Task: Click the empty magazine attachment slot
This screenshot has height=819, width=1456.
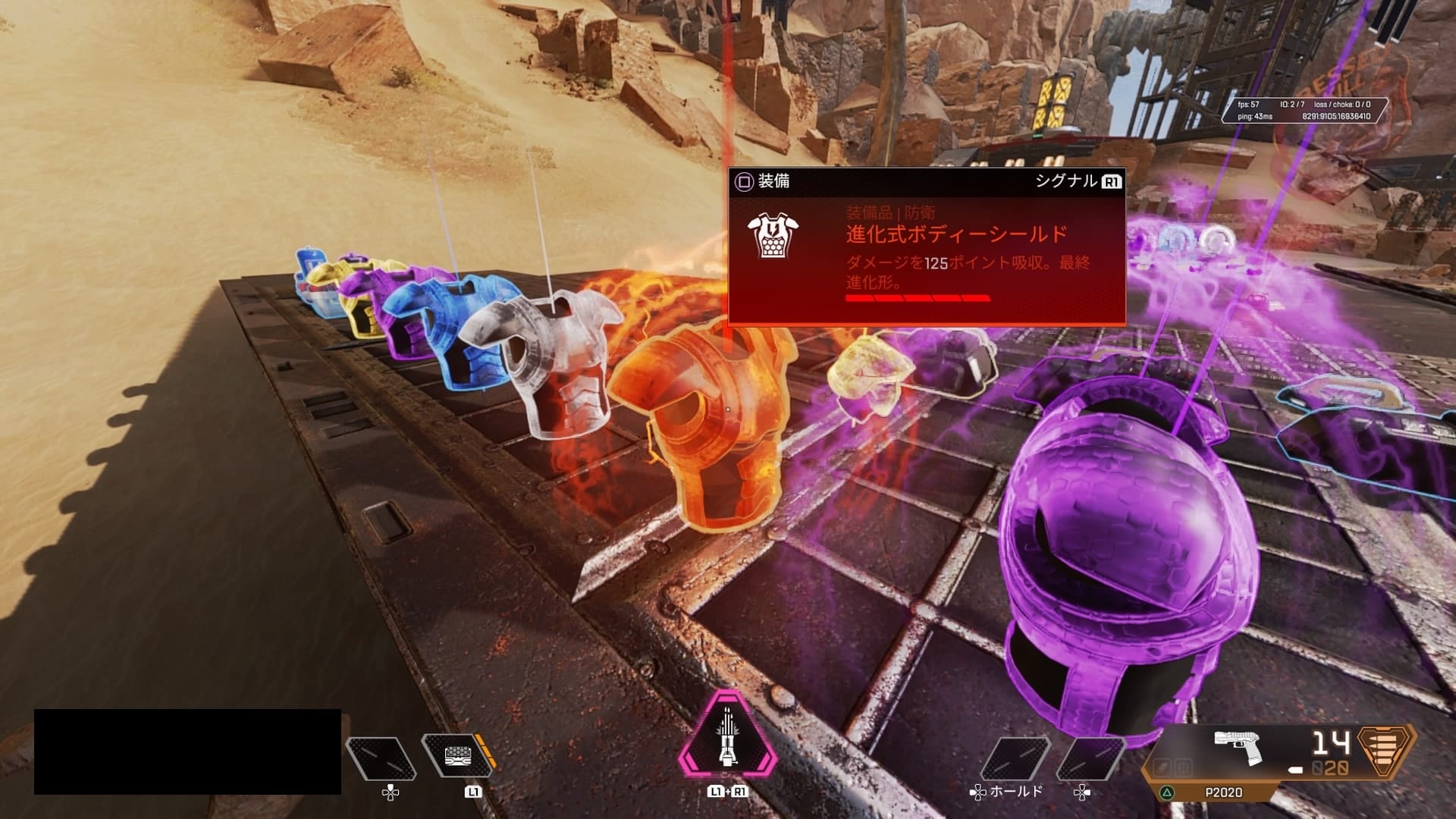Action: [x=1162, y=768]
